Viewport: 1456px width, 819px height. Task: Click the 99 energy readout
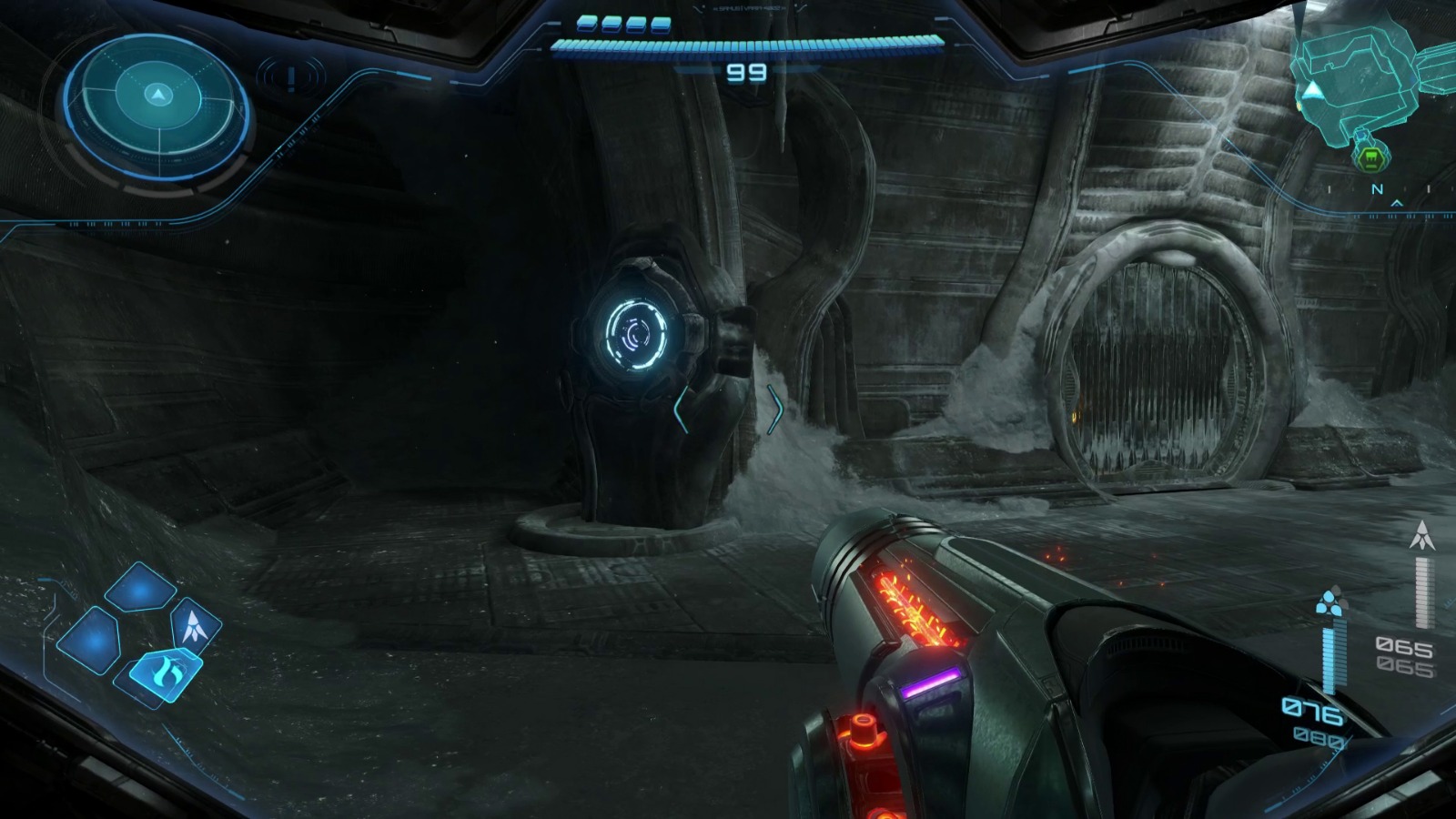(746, 73)
